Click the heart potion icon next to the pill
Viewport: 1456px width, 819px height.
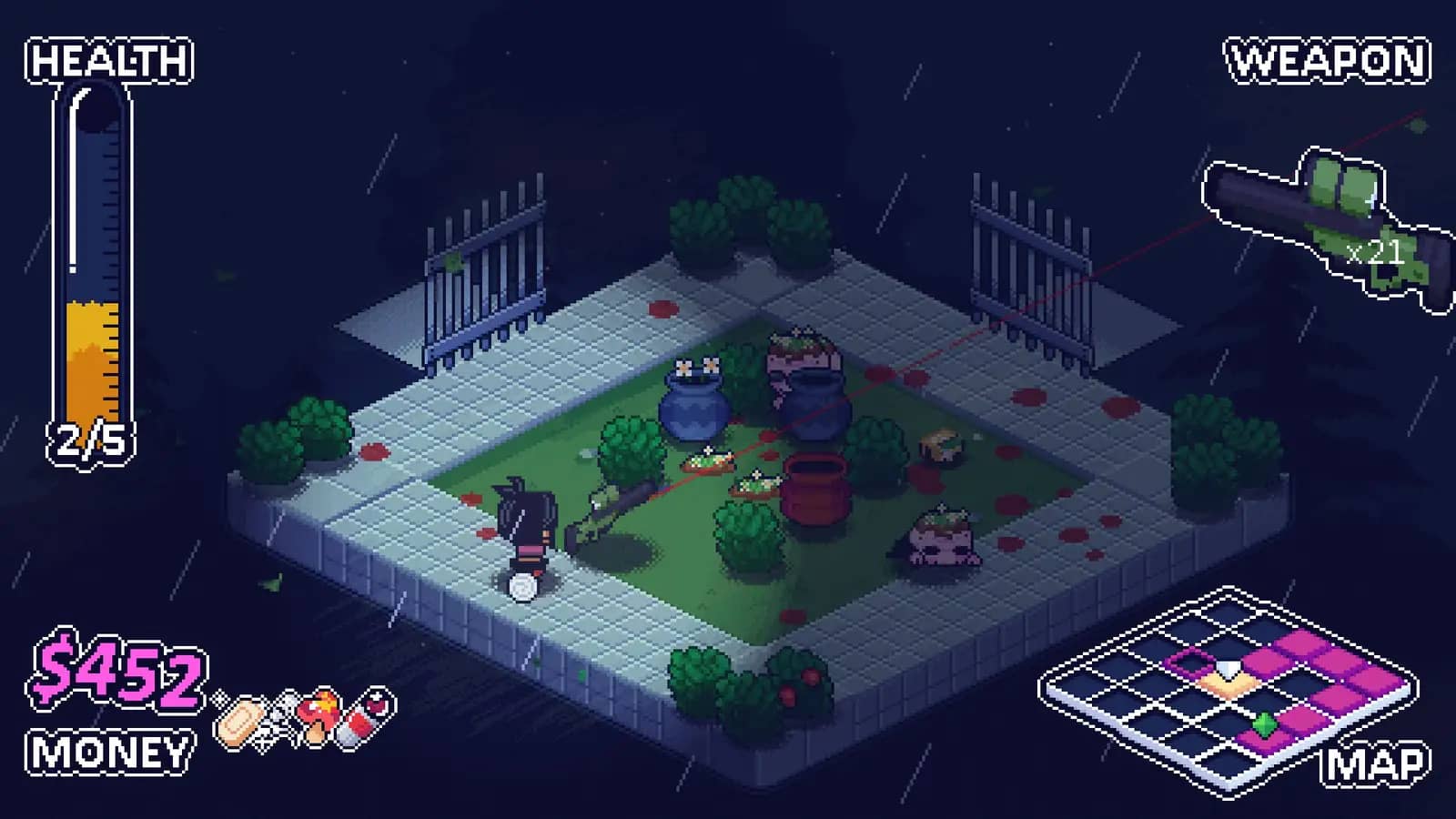click(376, 703)
